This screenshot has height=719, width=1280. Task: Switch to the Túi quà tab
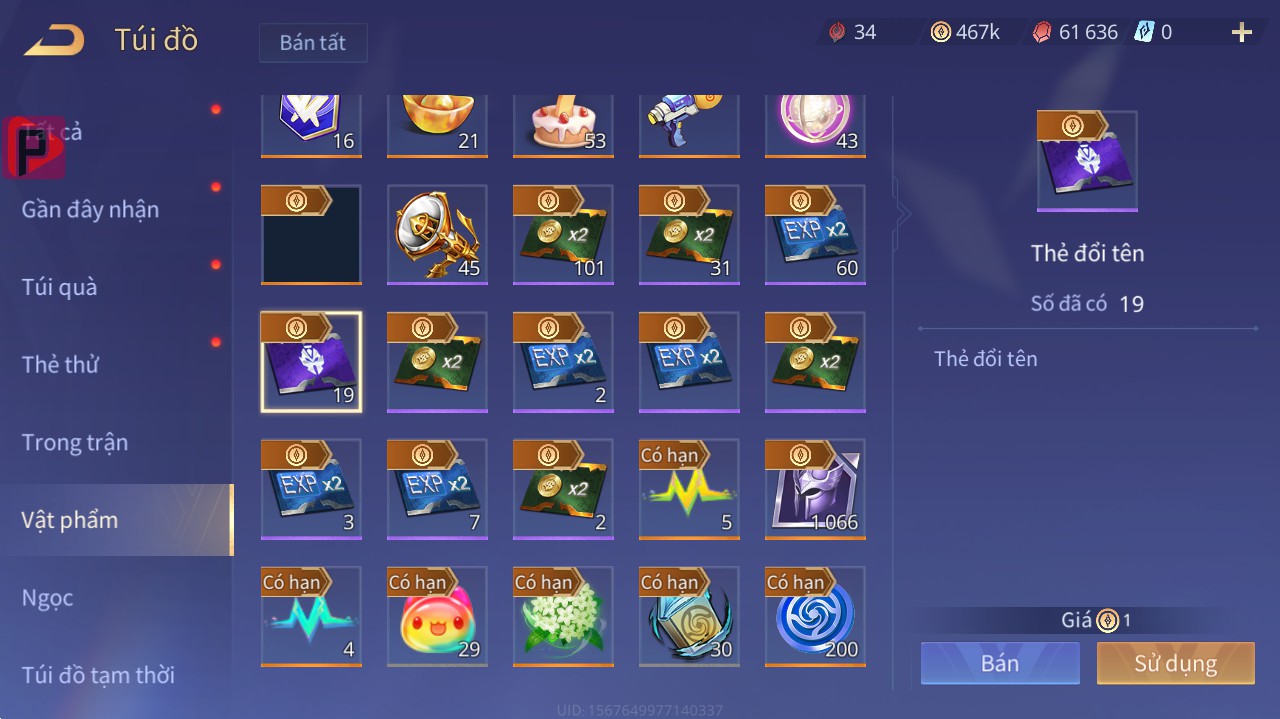tap(60, 287)
